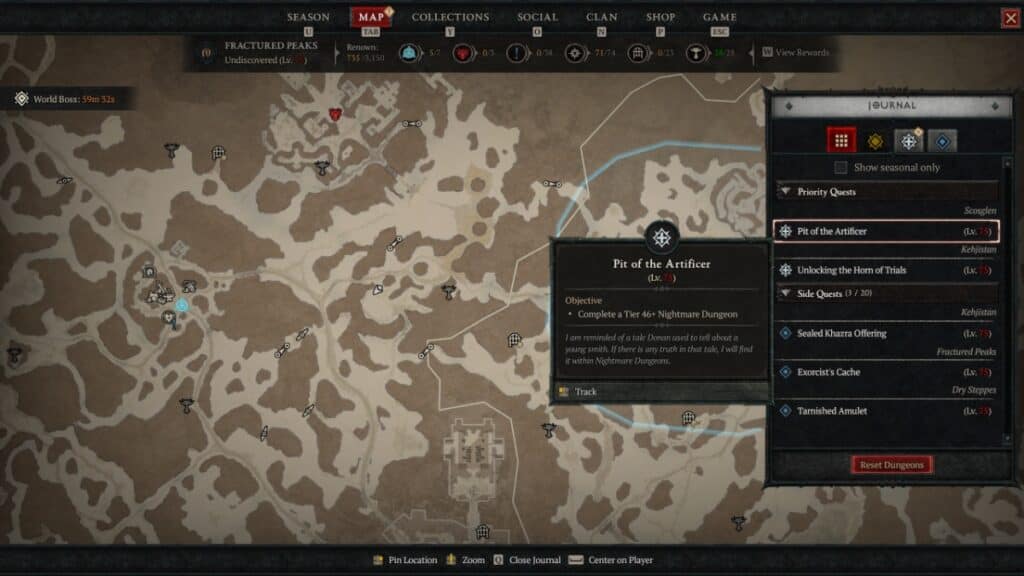
Task: Close the map screen with the X button
Action: tap(1010, 18)
